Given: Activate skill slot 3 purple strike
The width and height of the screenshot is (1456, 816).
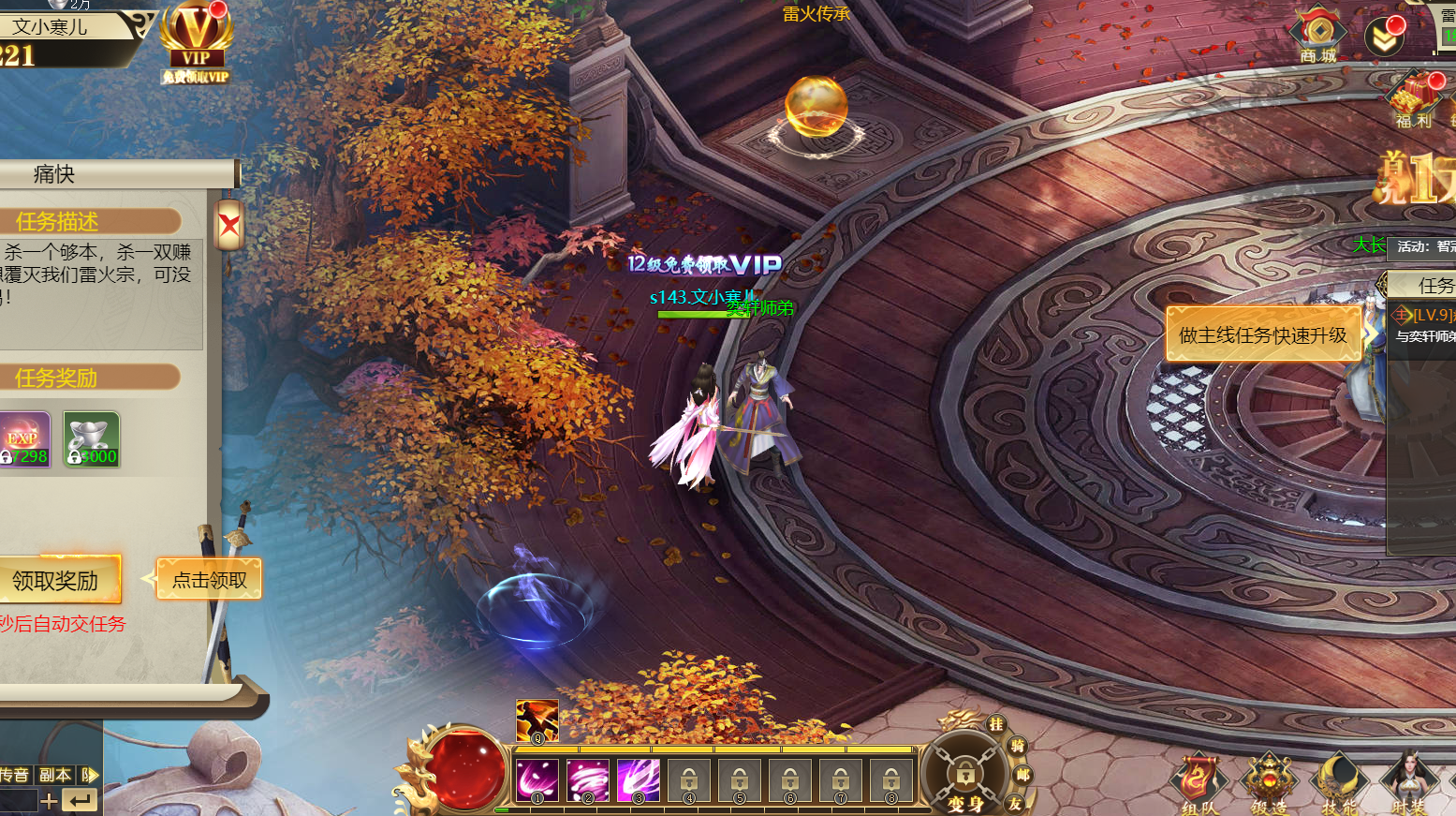Looking at the screenshot, I should click(x=639, y=779).
